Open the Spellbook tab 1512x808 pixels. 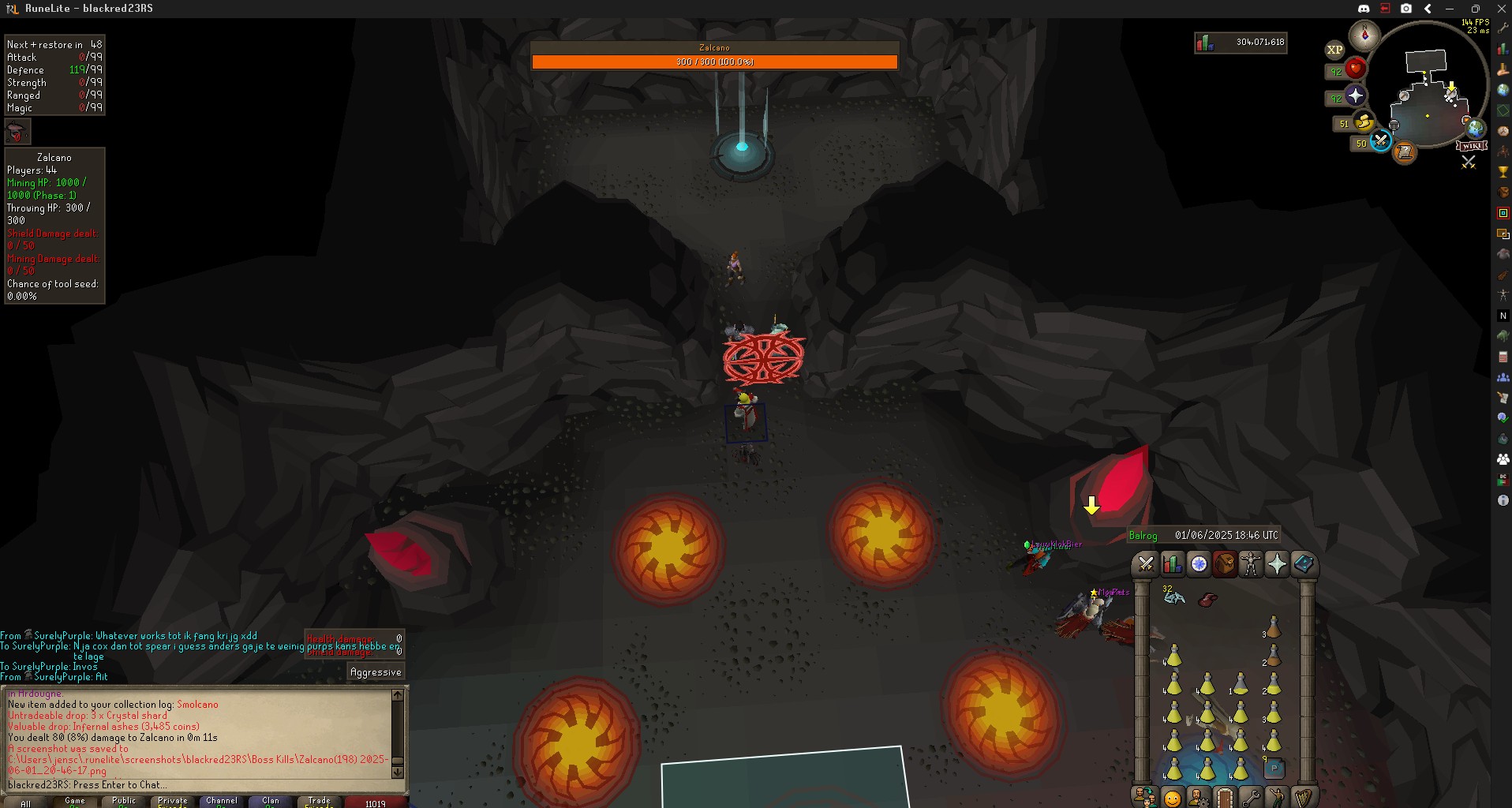click(1303, 564)
